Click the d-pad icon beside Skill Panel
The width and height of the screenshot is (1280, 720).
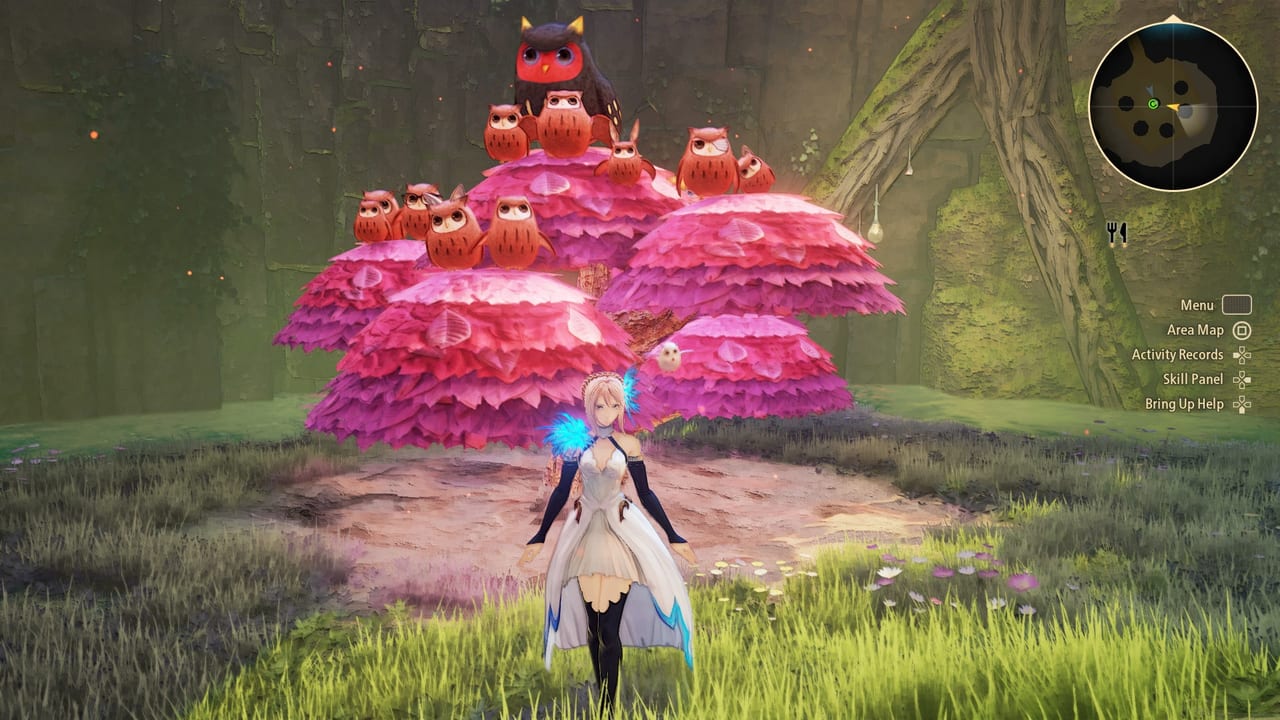(x=1242, y=380)
